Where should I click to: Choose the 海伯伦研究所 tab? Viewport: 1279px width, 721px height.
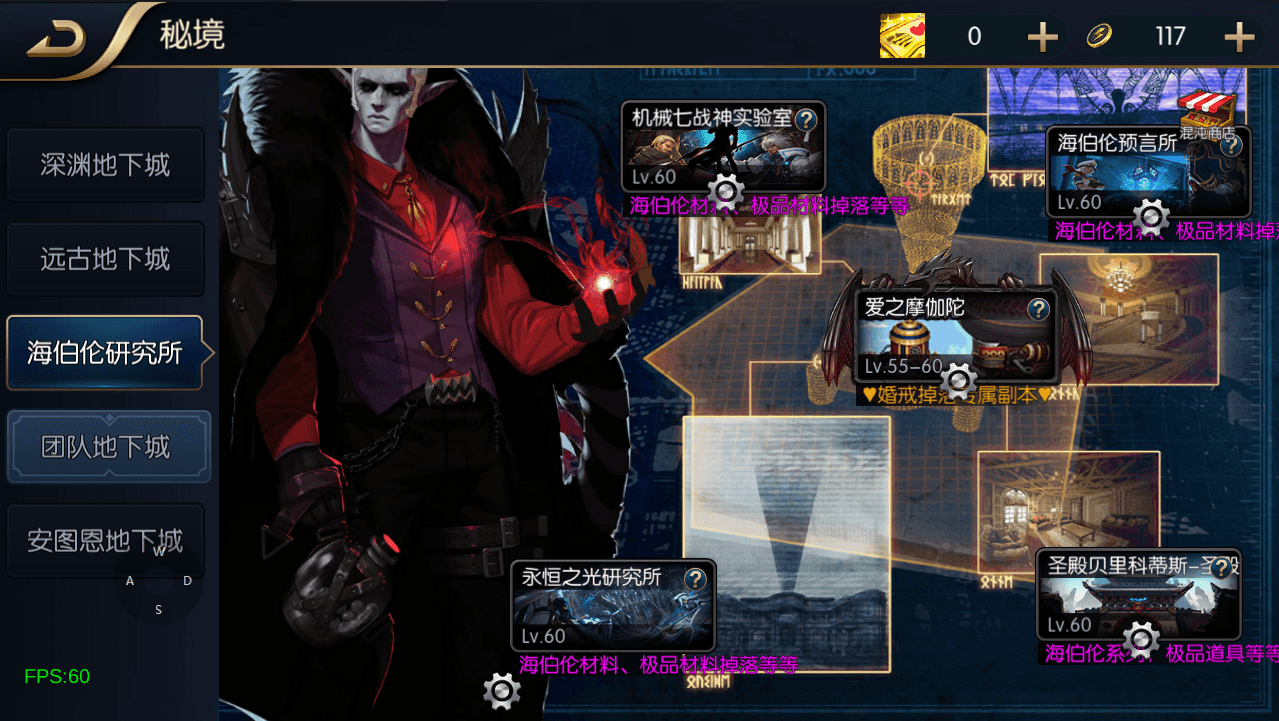(x=105, y=353)
